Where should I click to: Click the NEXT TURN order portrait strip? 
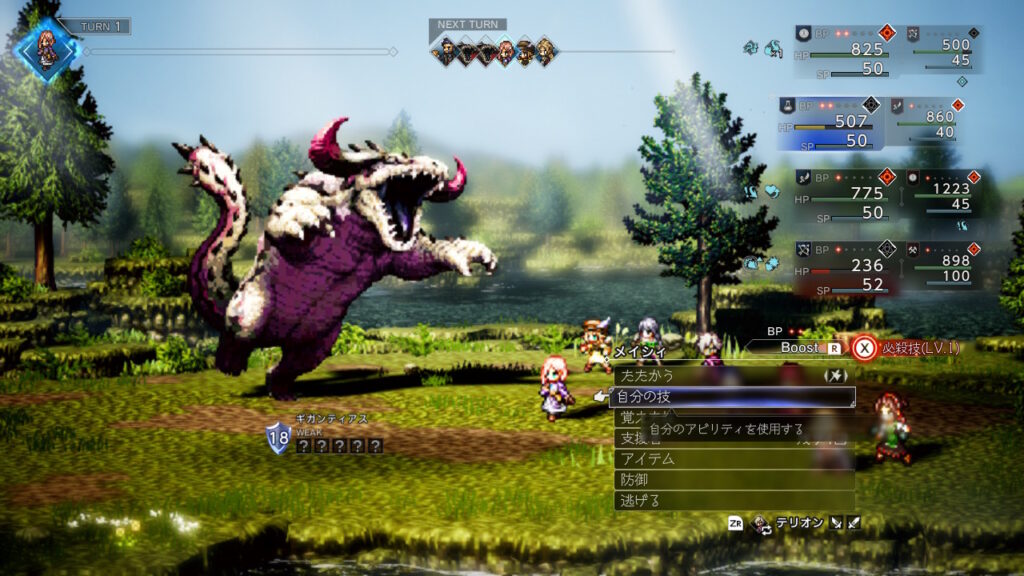(x=492, y=50)
